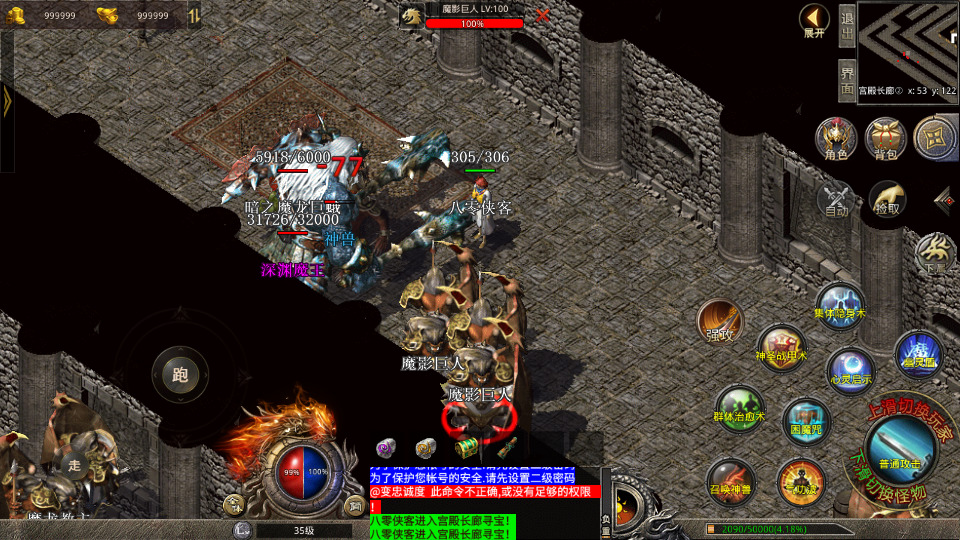
Task: Perform a 普通攻击 normal attack
Action: tap(899, 444)
